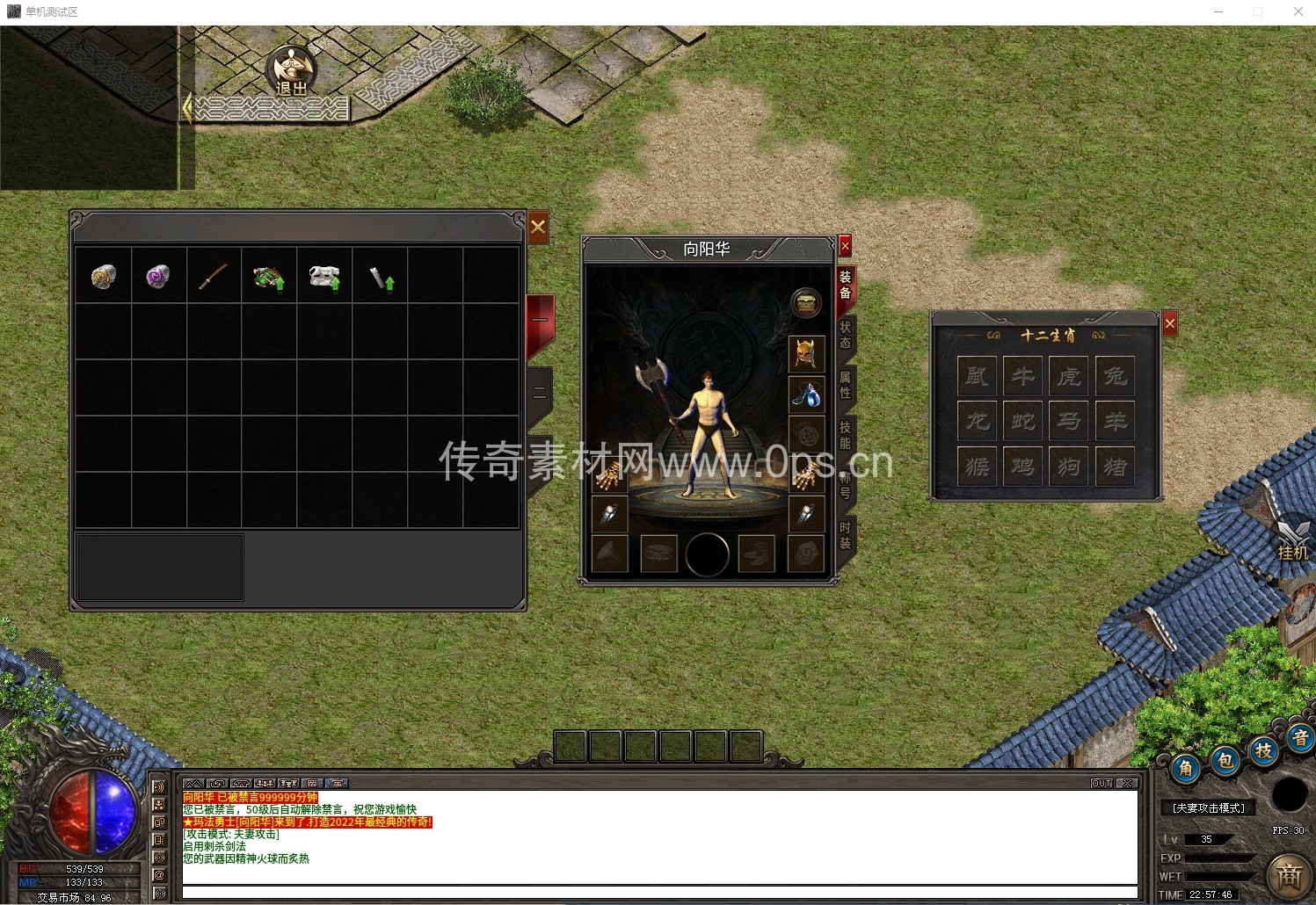Open the treasure chest icon in character panel
This screenshot has width=1316, height=905.
click(x=805, y=303)
